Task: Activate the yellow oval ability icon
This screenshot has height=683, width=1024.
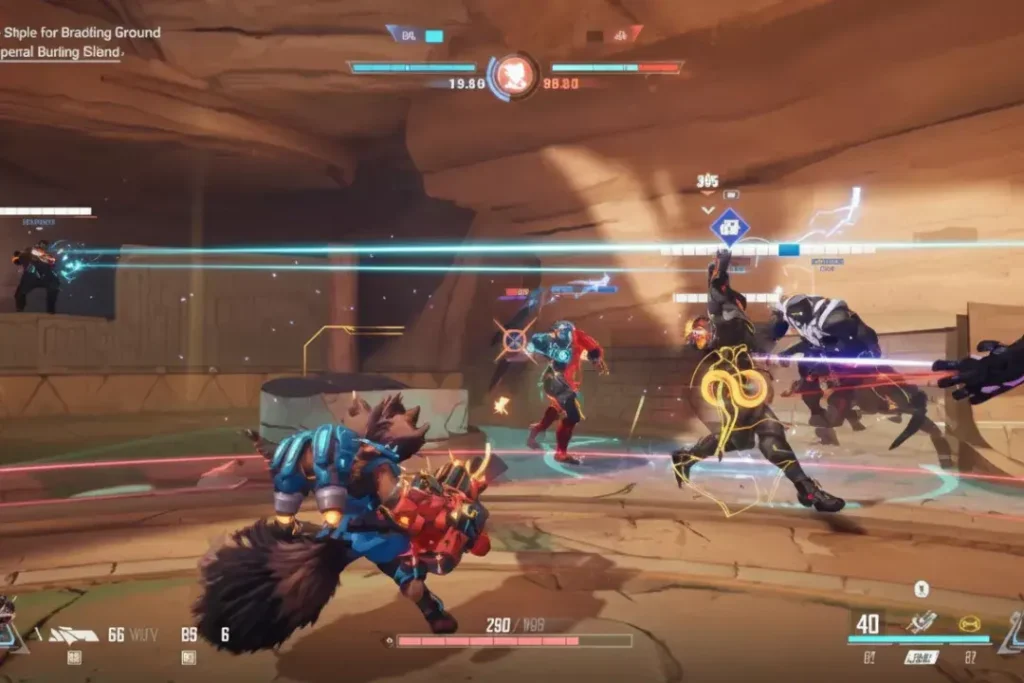Action: 969,624
